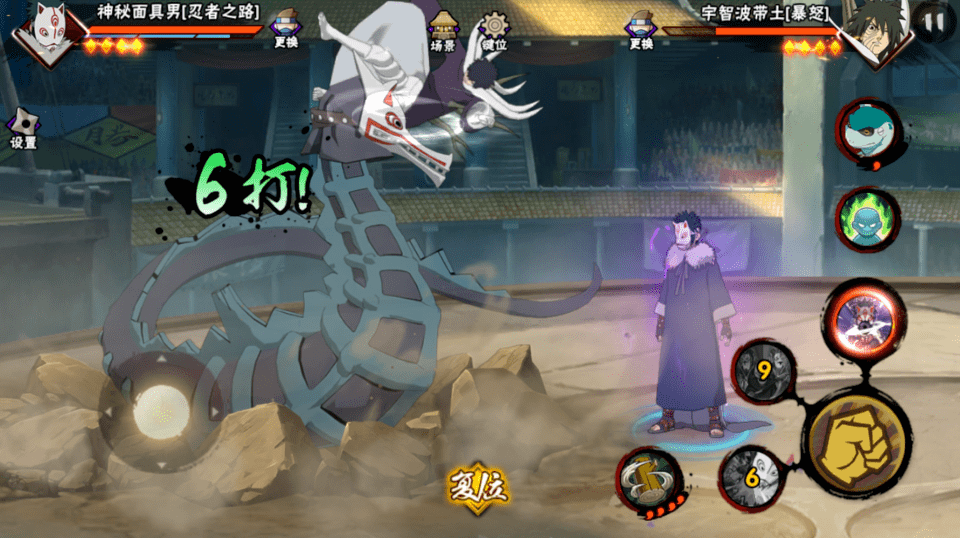Open the 场景 scene selector
Screen dimensions: 960x538
tap(443, 30)
